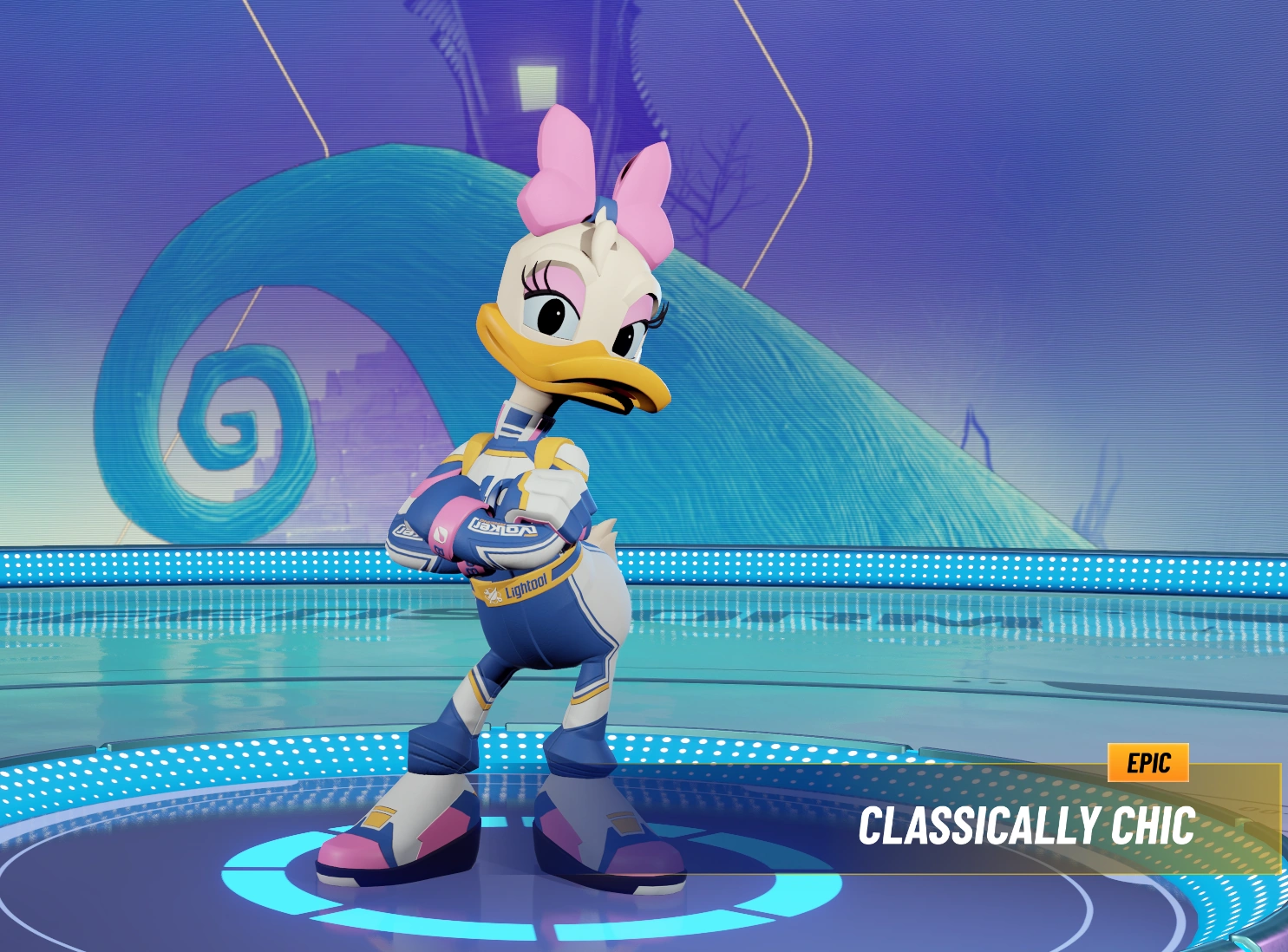Click the wrench-and-feather icon on the belt
Image resolution: width=1288 pixels, height=952 pixels.
click(x=493, y=595)
